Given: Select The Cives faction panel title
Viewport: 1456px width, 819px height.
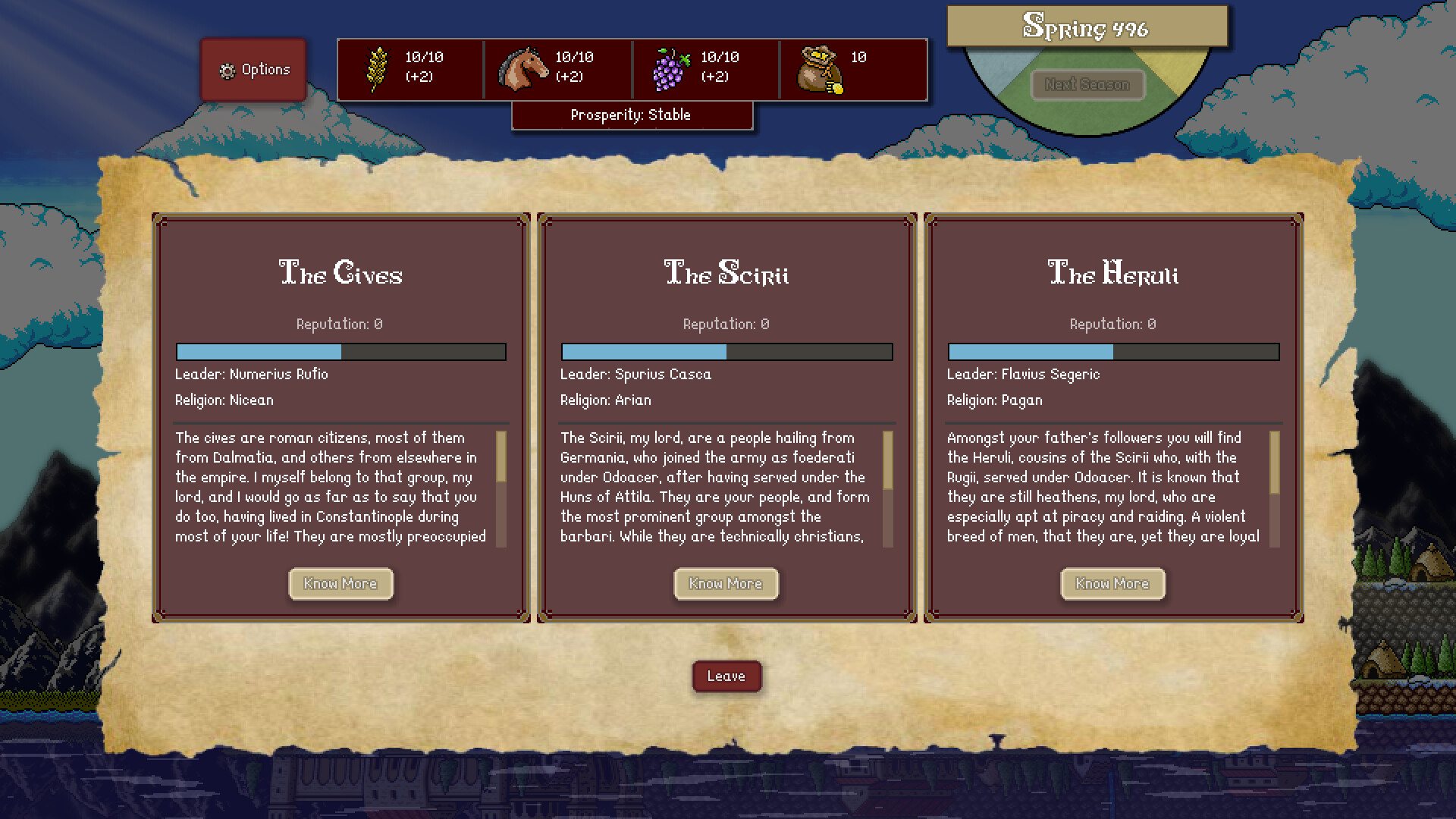Looking at the screenshot, I should coord(340,275).
